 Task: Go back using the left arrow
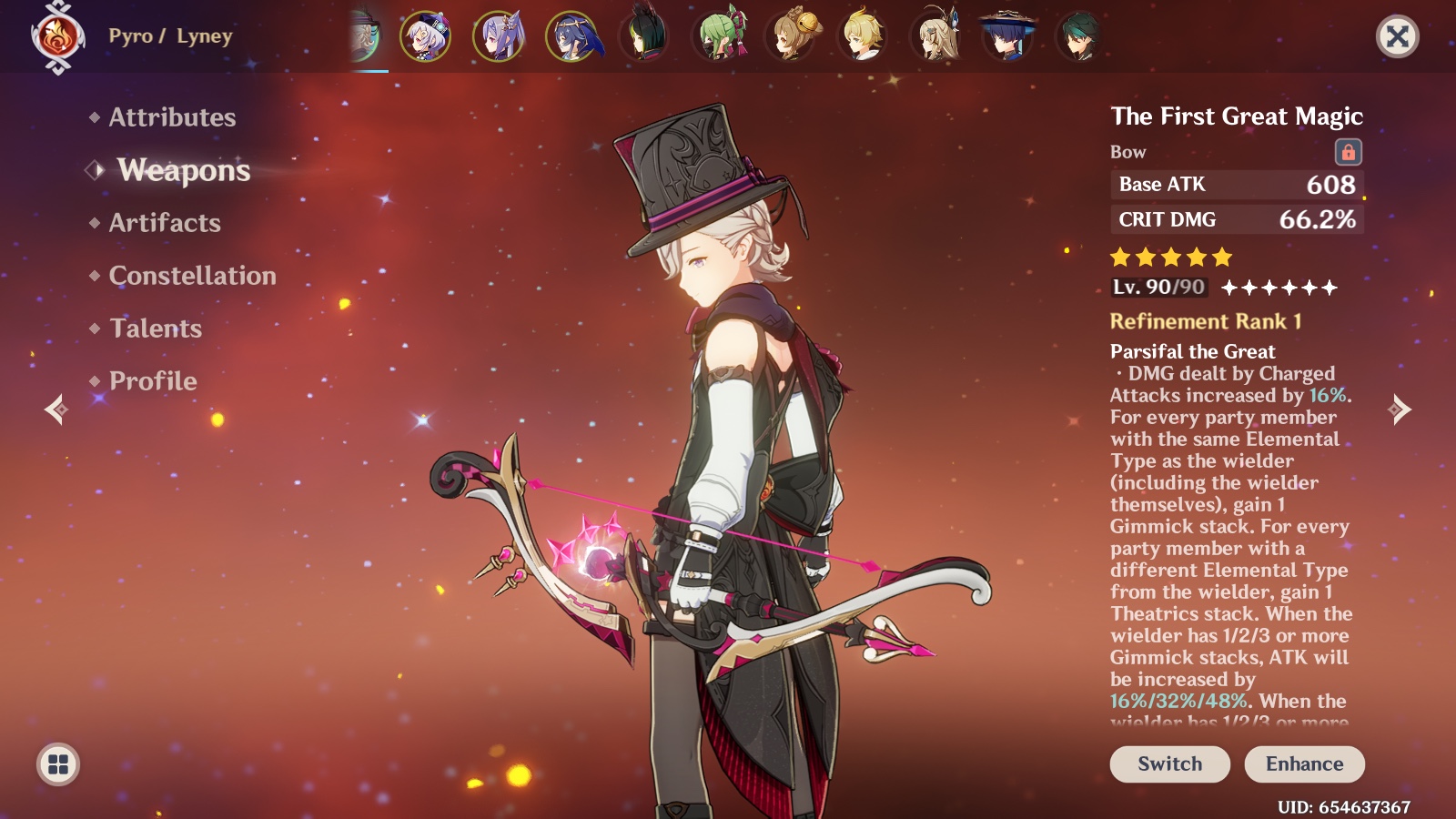[x=56, y=411]
